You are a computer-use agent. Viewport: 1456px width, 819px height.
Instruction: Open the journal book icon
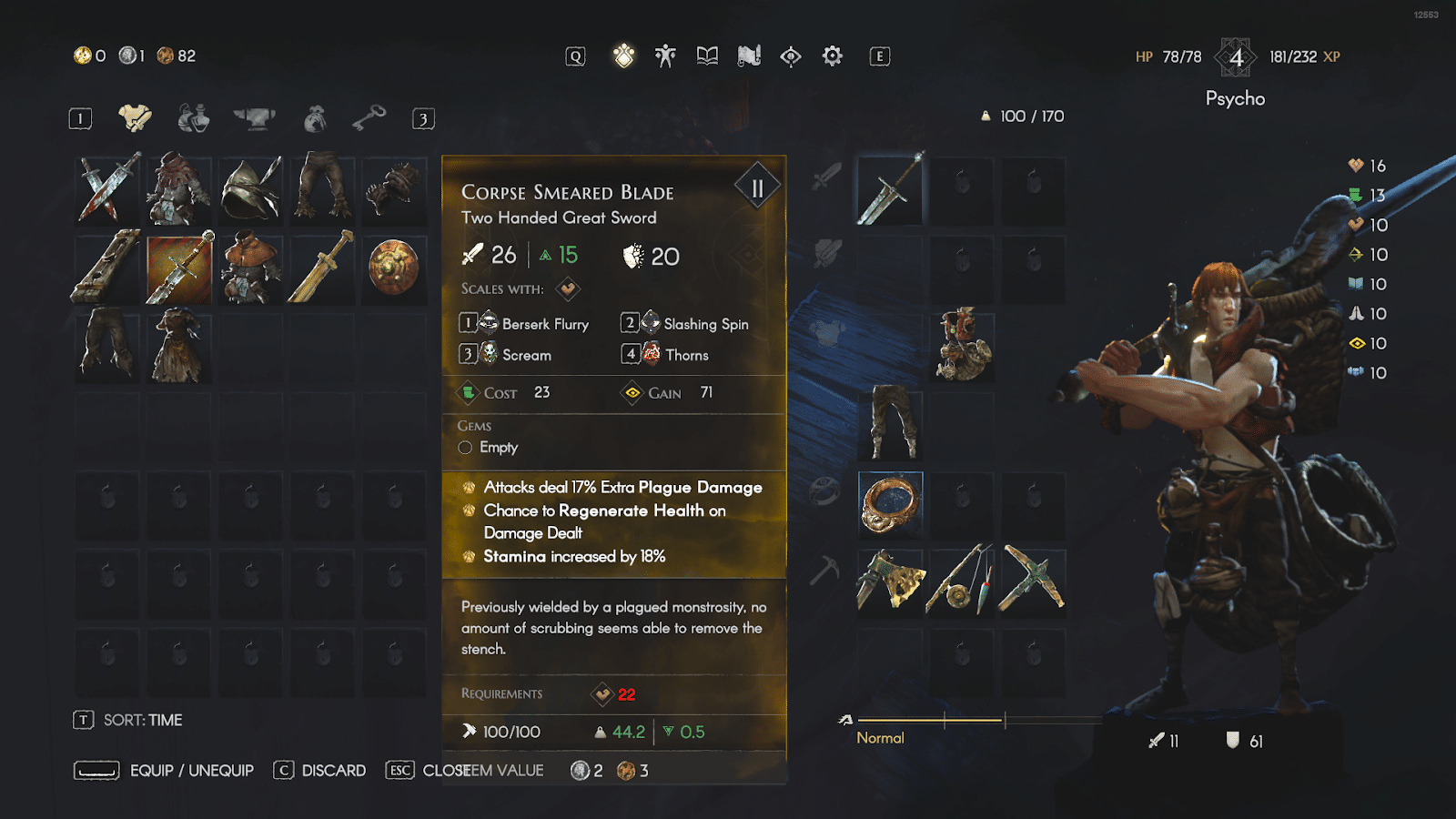point(706,56)
